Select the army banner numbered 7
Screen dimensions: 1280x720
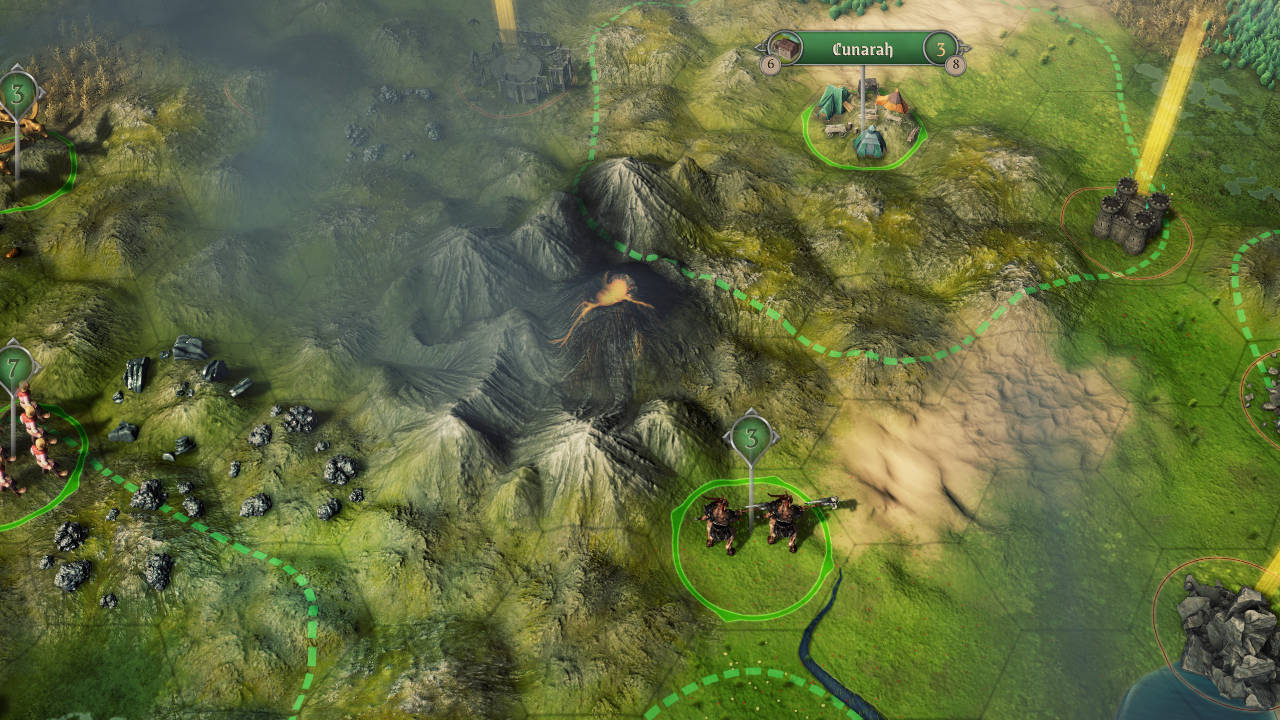(14, 367)
